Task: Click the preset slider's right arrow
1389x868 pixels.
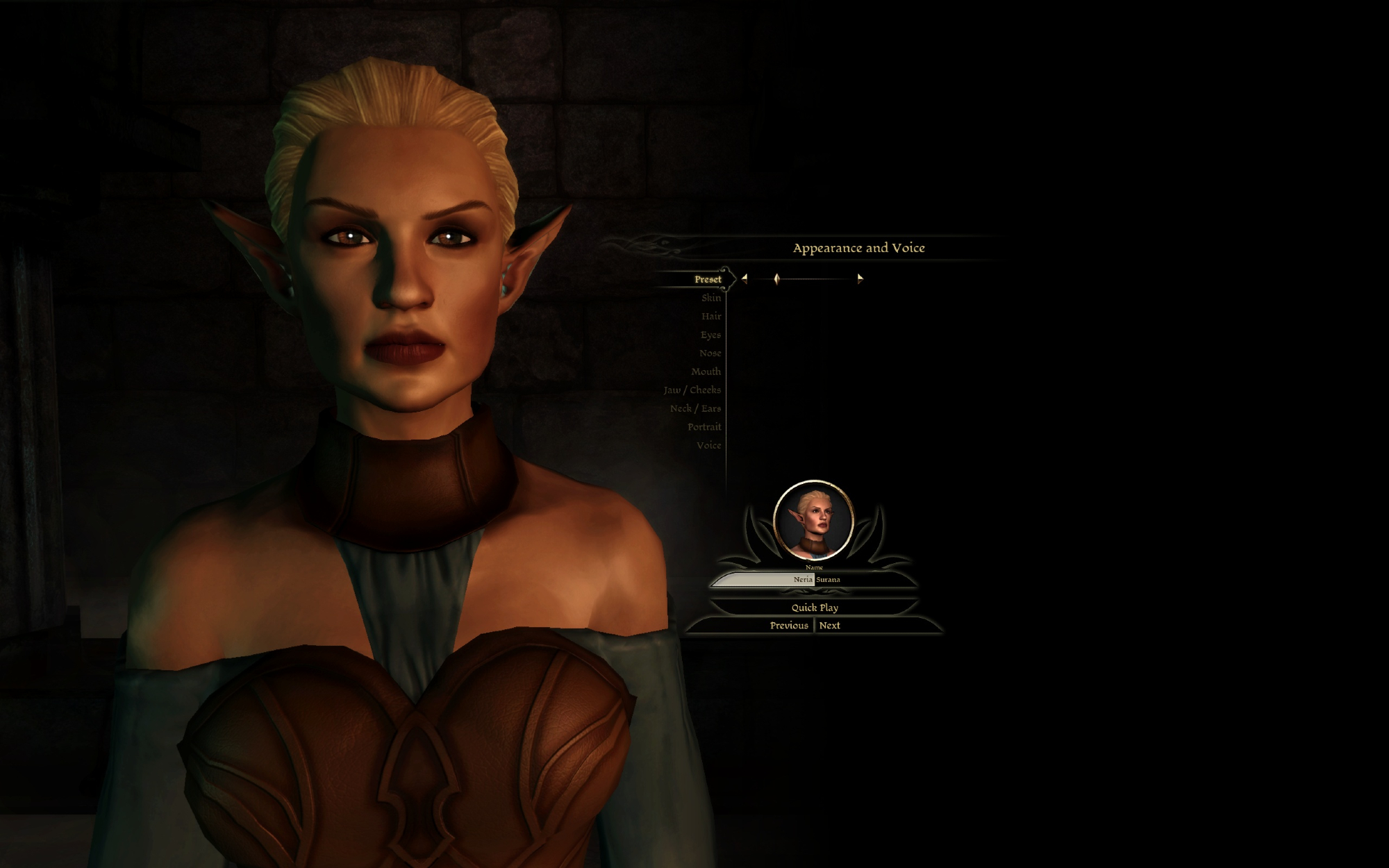Action: (x=860, y=278)
